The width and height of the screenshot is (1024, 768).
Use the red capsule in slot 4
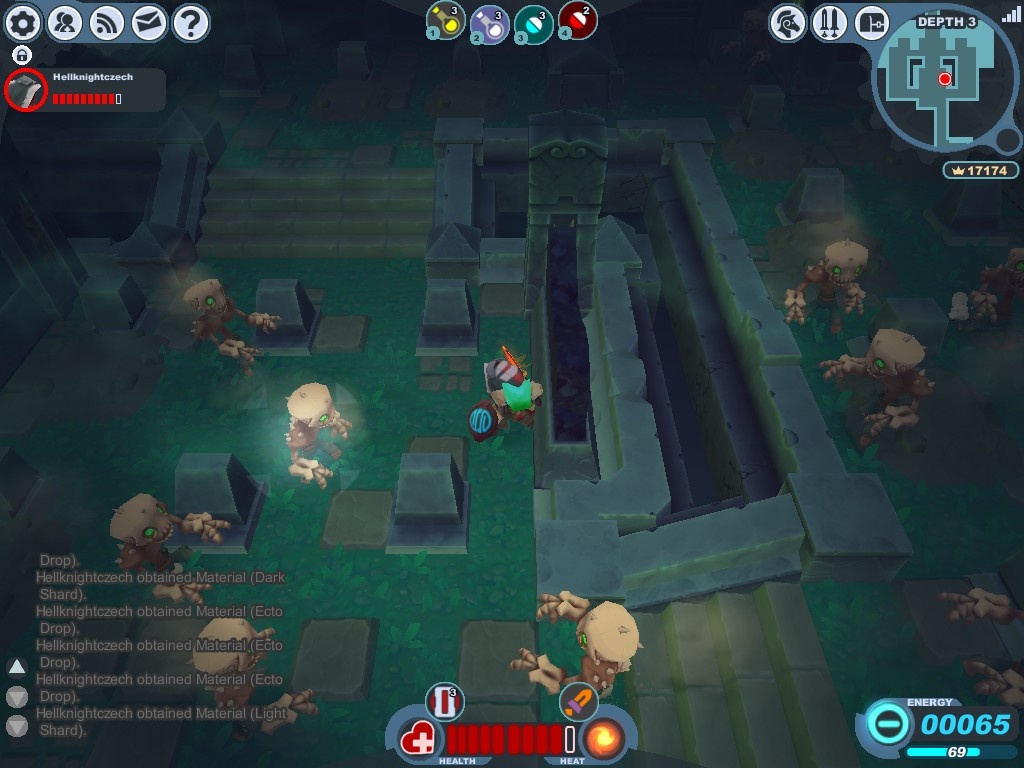pos(576,21)
